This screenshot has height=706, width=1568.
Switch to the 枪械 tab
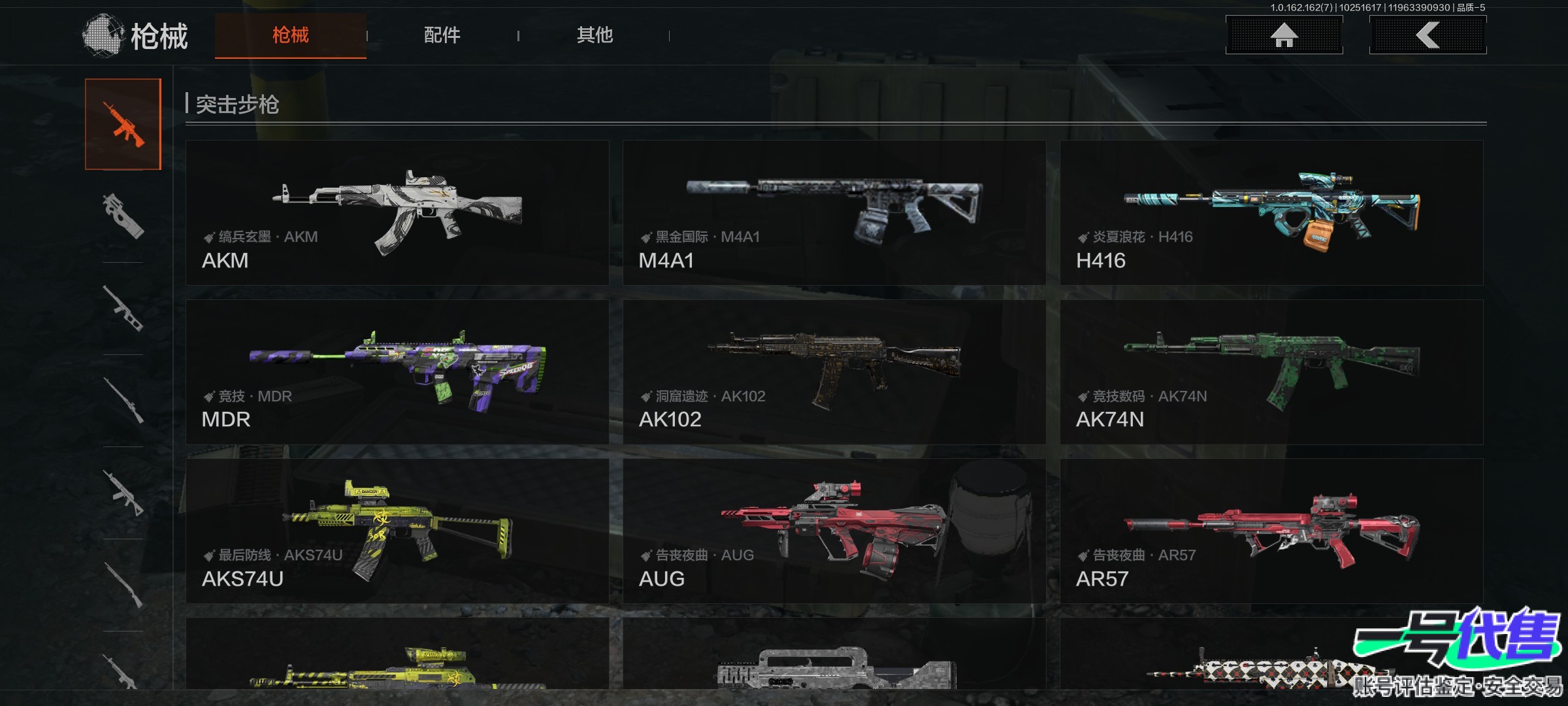(x=290, y=35)
